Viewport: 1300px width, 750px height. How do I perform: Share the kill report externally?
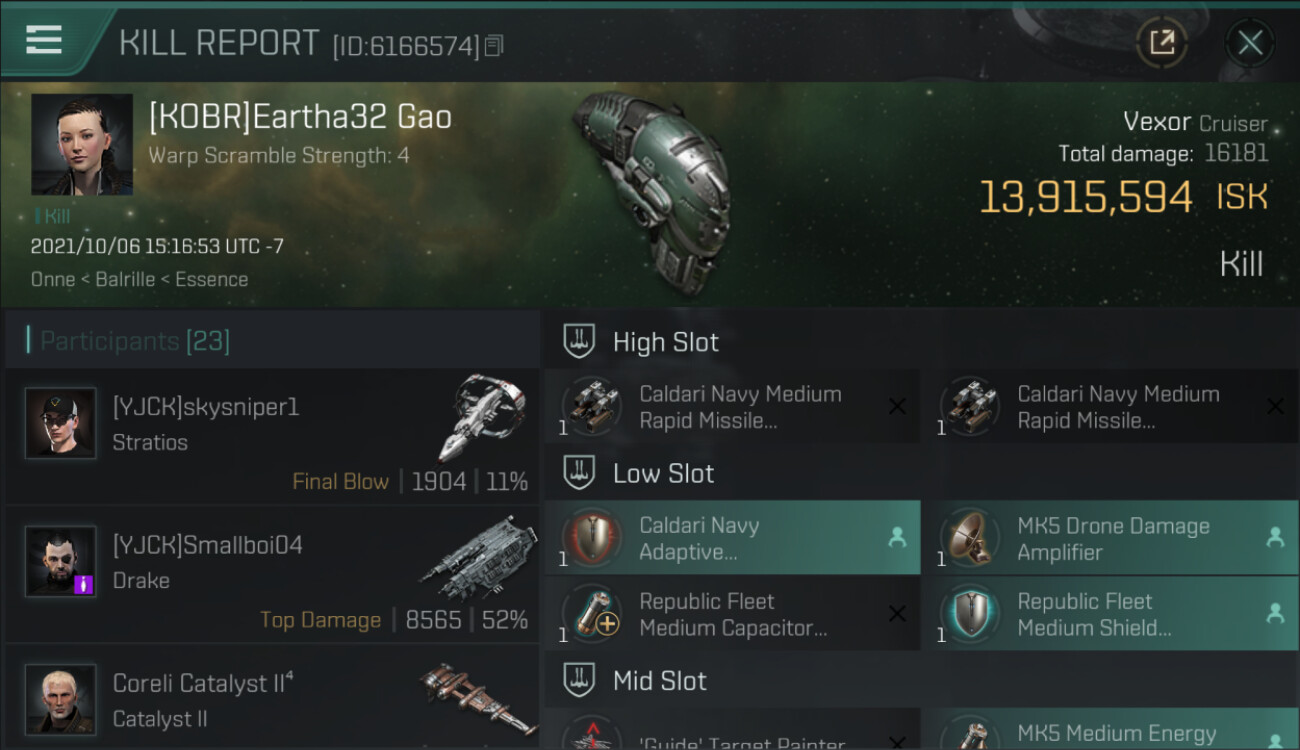(1162, 43)
